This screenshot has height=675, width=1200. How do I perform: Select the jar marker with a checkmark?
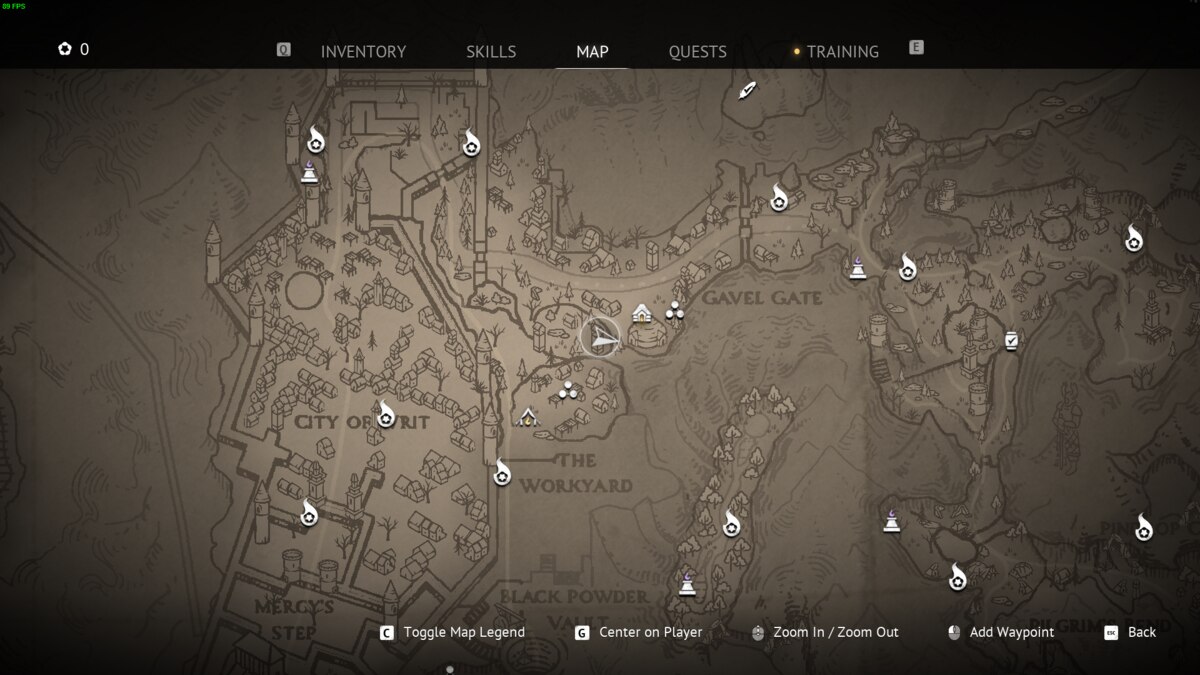(x=1012, y=341)
